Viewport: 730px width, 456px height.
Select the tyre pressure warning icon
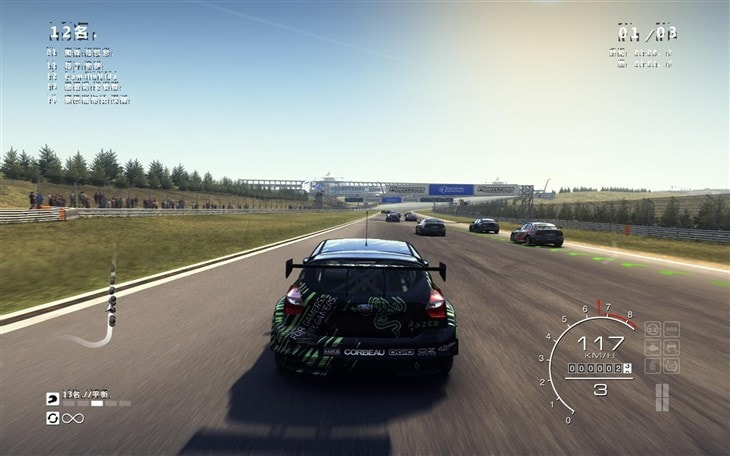click(x=671, y=366)
